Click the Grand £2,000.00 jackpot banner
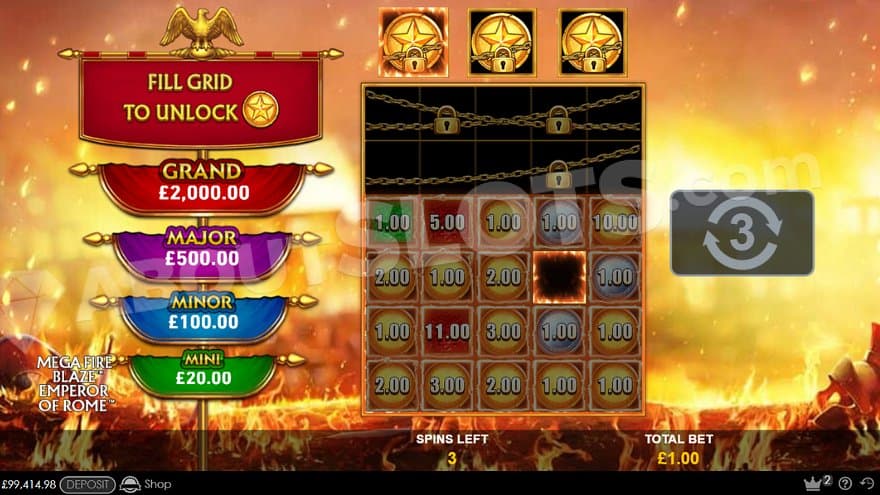880x495 pixels. pos(202,183)
